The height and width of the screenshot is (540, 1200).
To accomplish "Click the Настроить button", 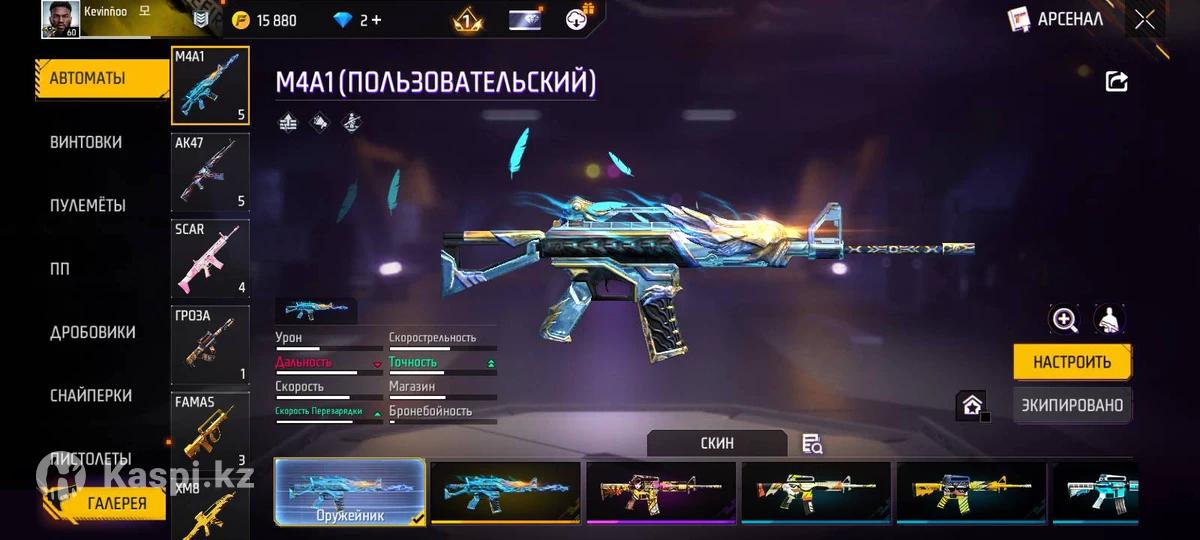I will (x=1071, y=362).
